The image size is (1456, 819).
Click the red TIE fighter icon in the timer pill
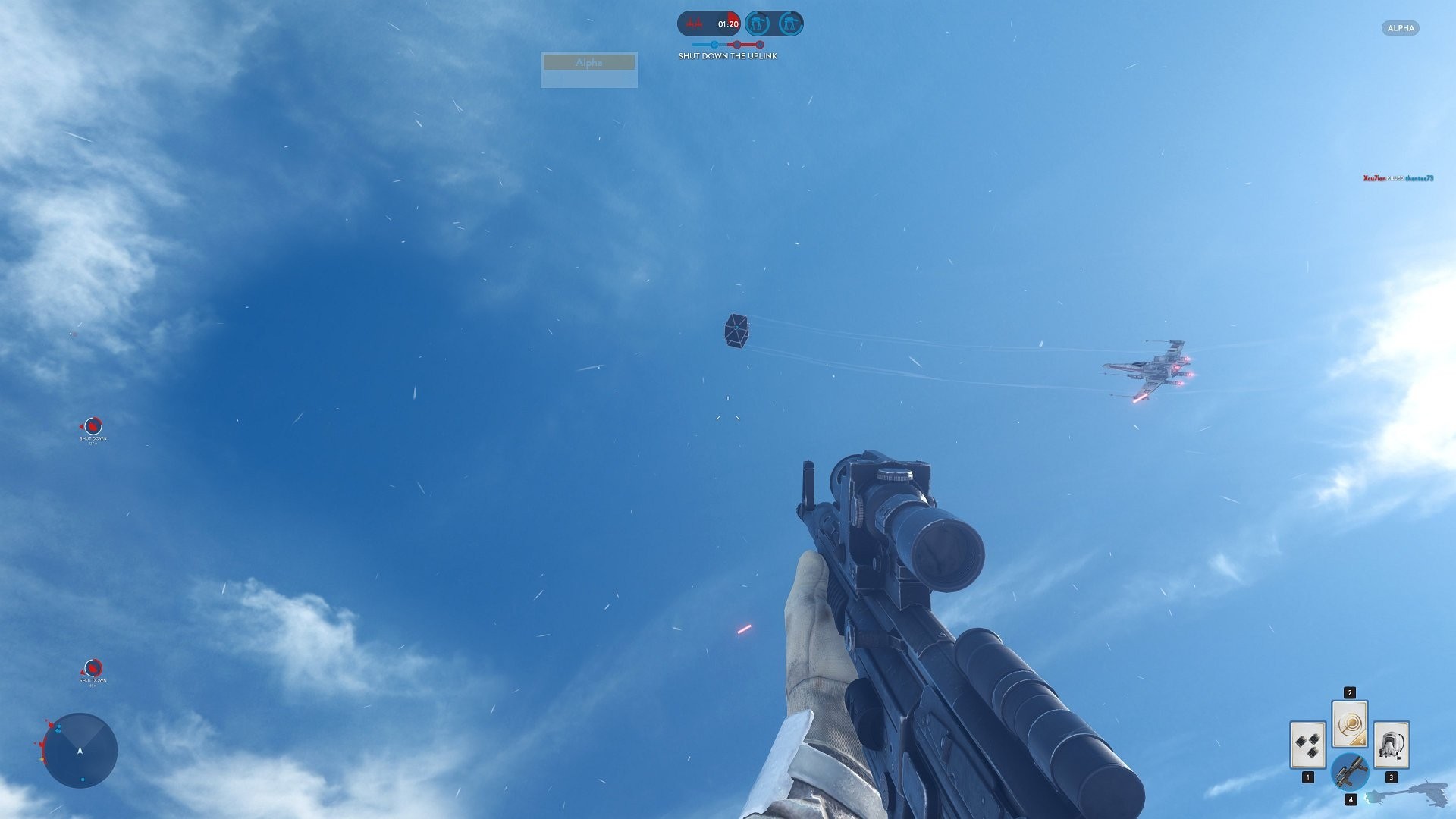(x=694, y=23)
